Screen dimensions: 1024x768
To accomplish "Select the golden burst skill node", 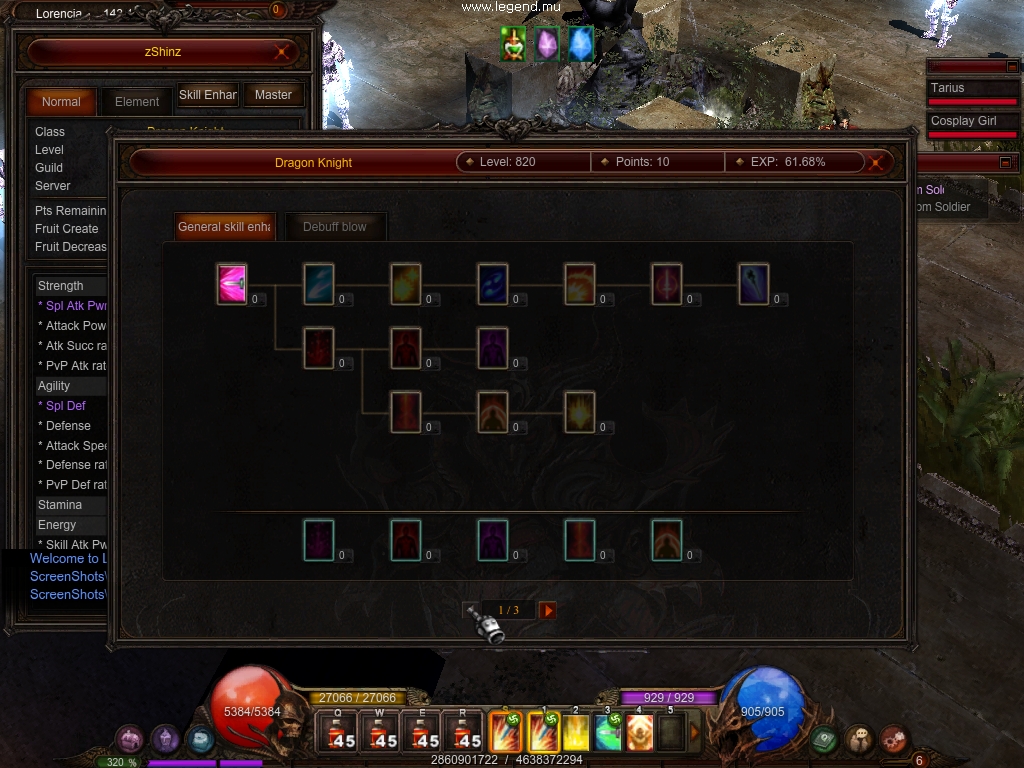I will click(x=579, y=412).
